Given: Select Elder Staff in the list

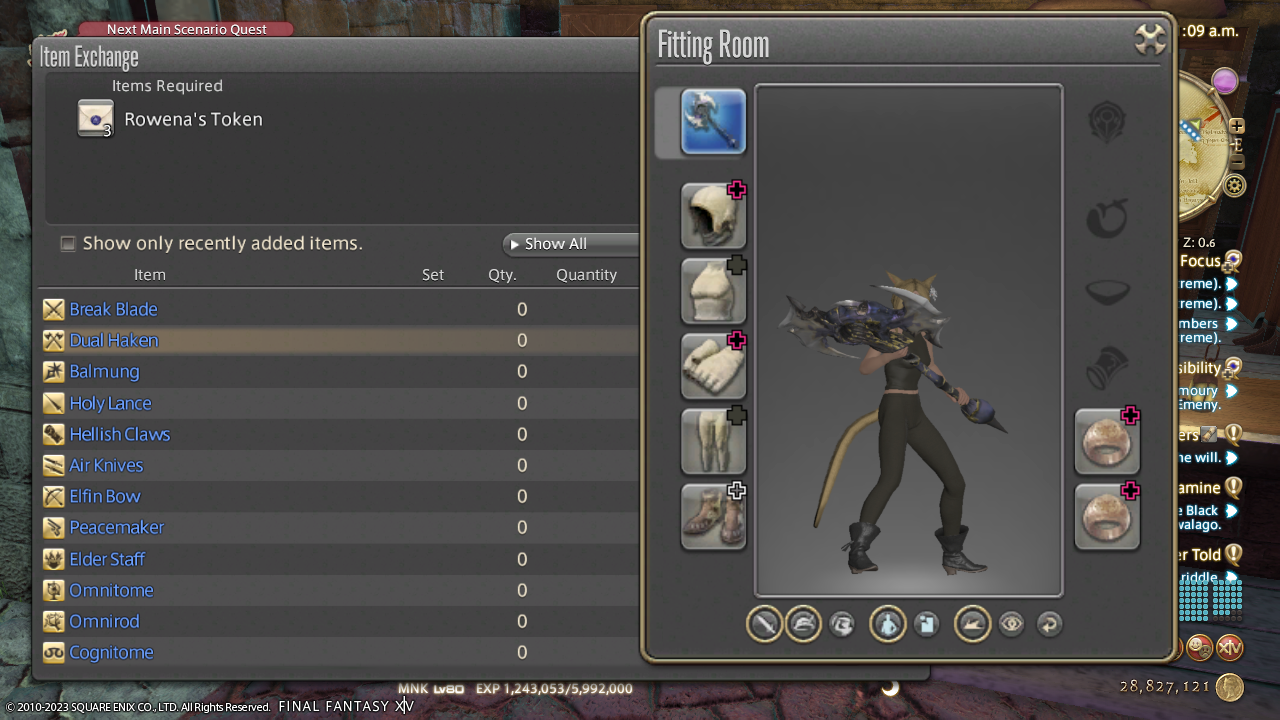Looking at the screenshot, I should point(107,560).
